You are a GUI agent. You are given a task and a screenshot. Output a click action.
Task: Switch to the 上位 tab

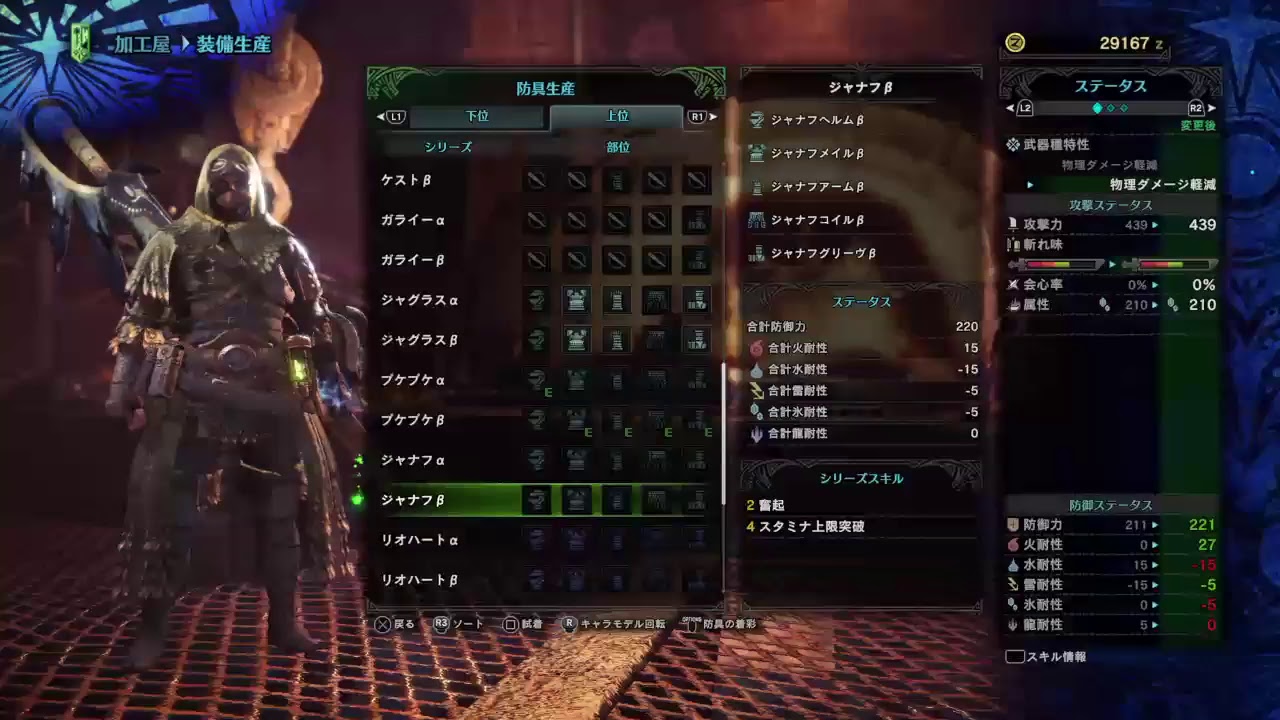click(617, 116)
